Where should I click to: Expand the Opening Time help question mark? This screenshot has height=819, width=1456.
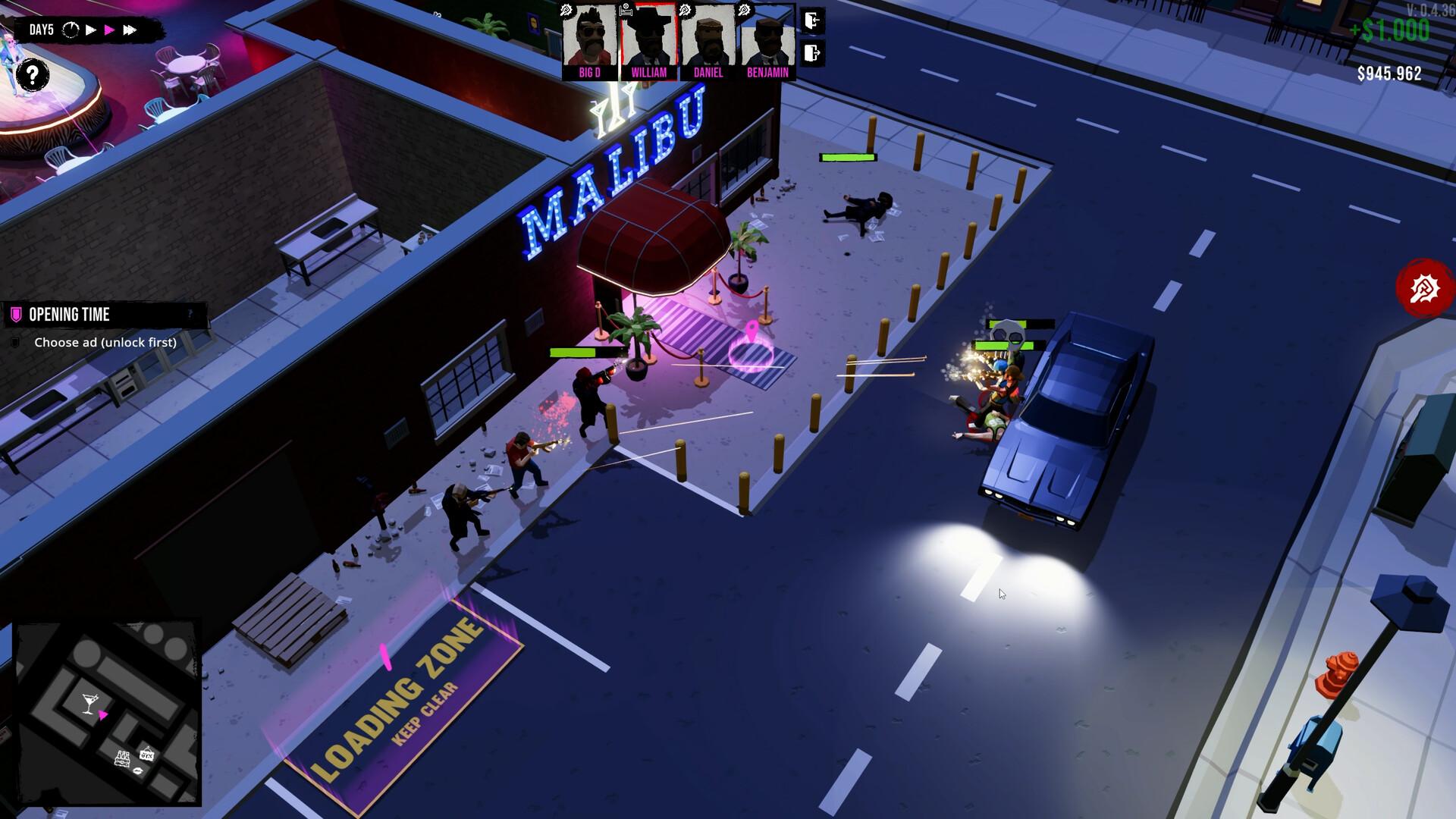191,313
